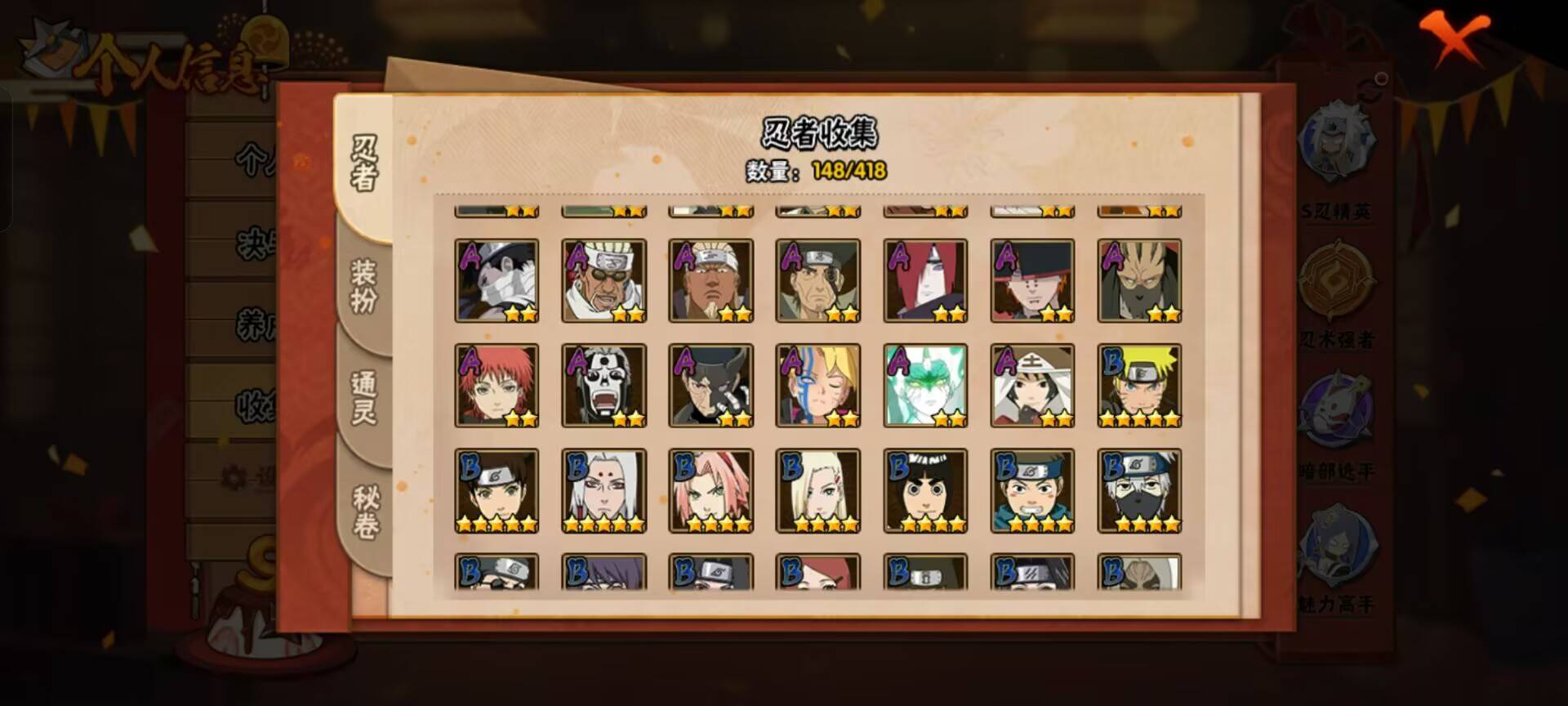The image size is (1568, 706).
Task: Select the Naruto ninja portrait
Action: pyautogui.click(x=1139, y=384)
